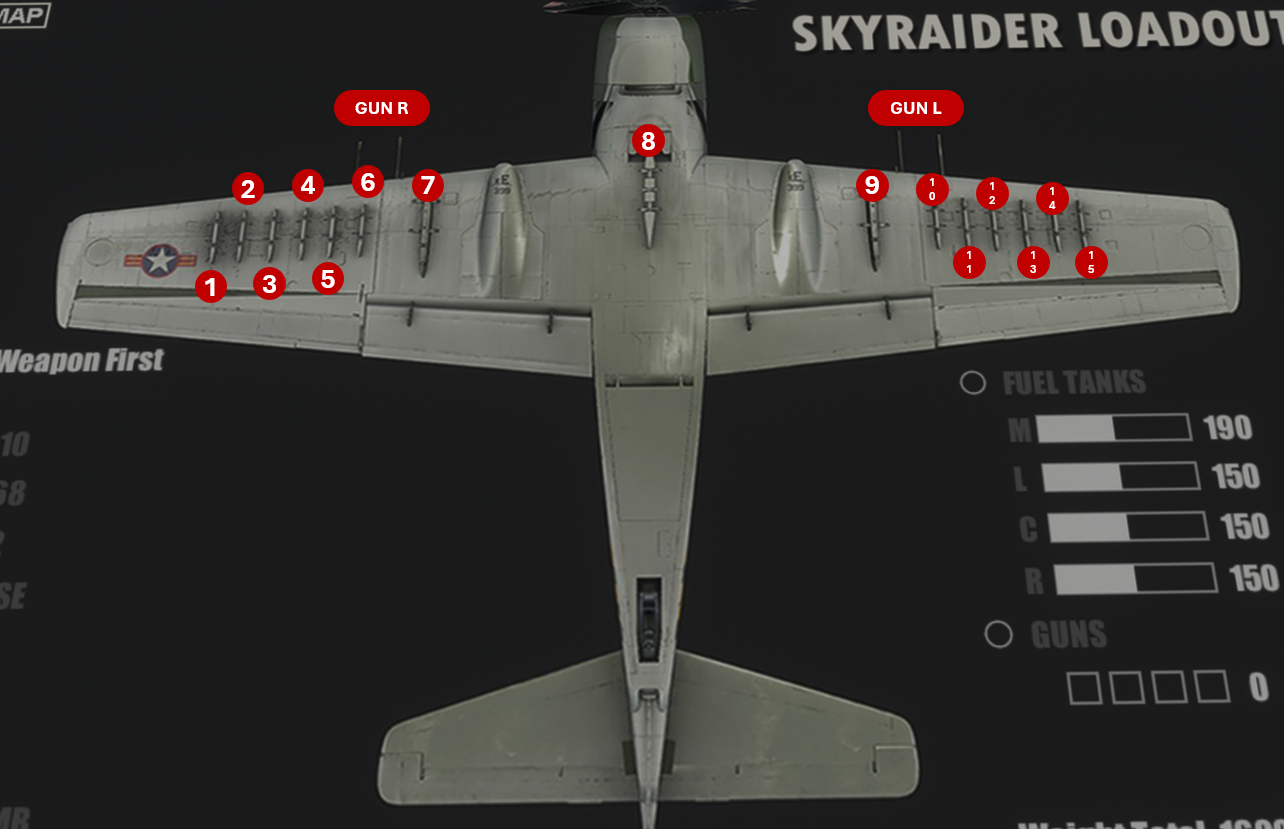
Task: Pick hardpoint number 13
Action: click(x=1033, y=263)
